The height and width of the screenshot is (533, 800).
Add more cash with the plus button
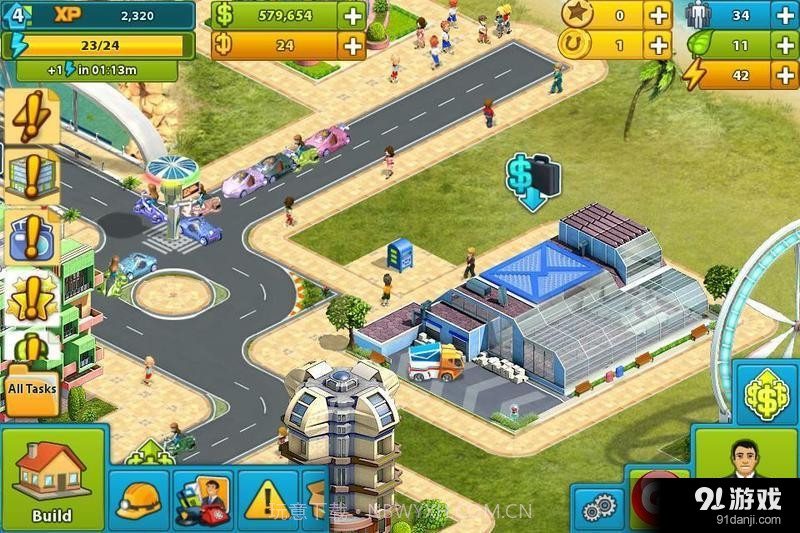[352, 16]
